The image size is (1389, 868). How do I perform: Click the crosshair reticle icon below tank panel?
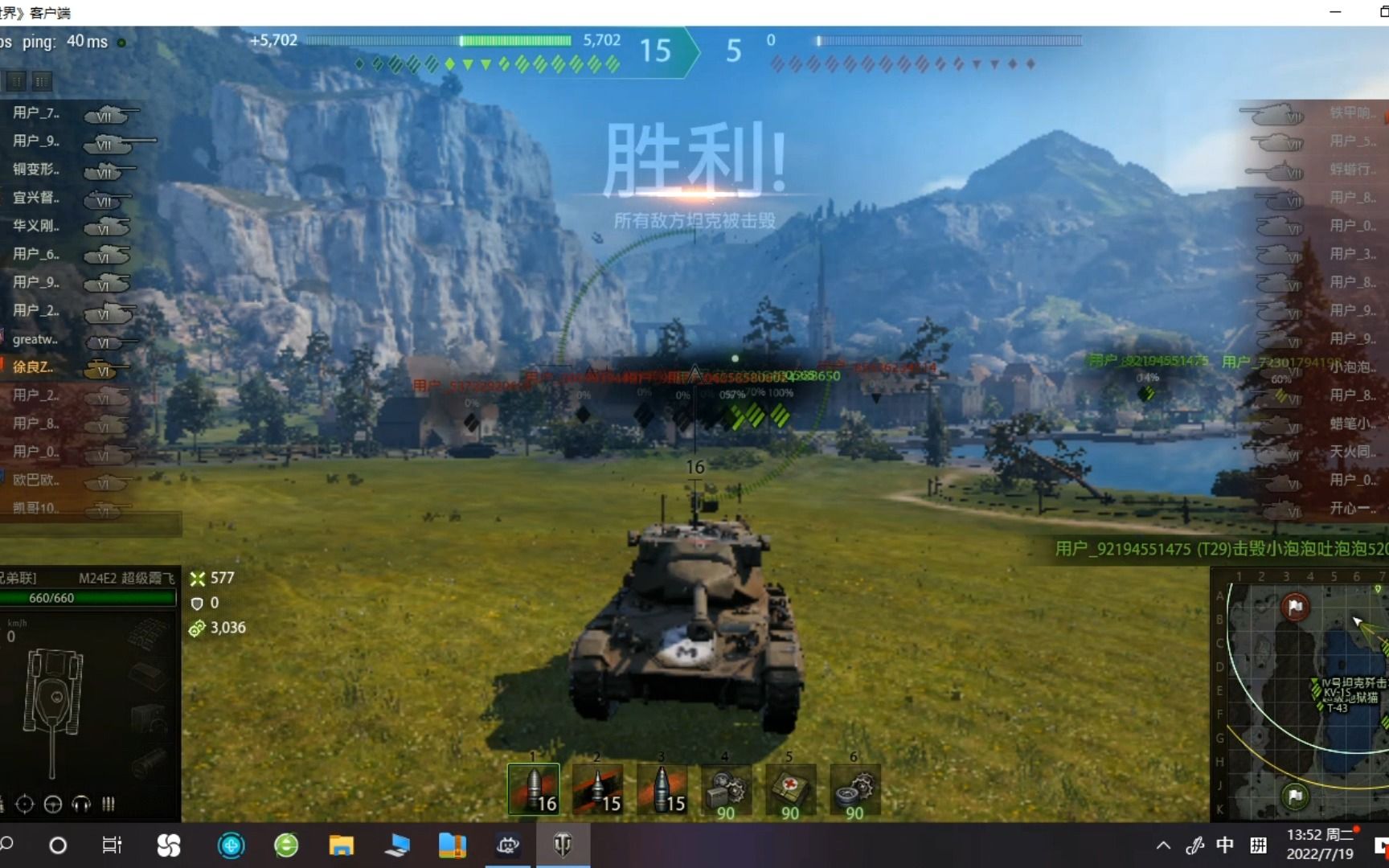[x=24, y=804]
